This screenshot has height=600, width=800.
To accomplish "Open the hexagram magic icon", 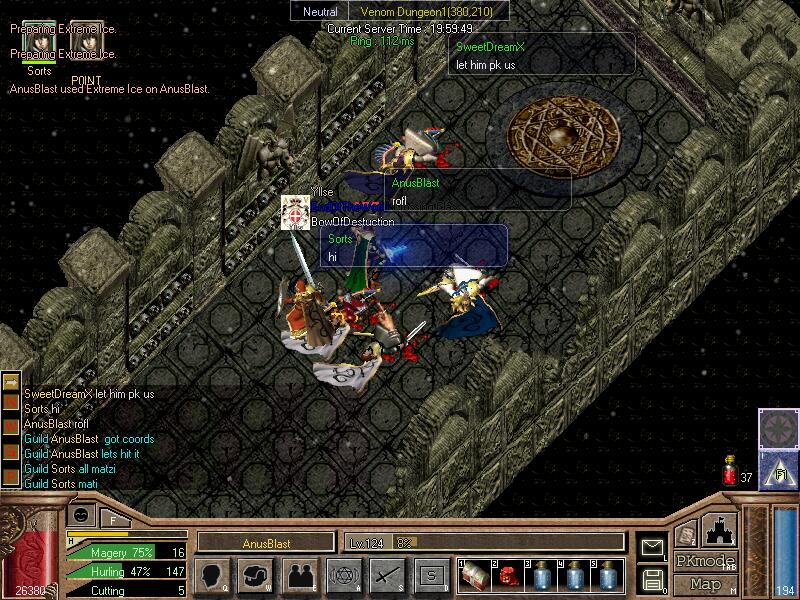I will click(x=342, y=575).
